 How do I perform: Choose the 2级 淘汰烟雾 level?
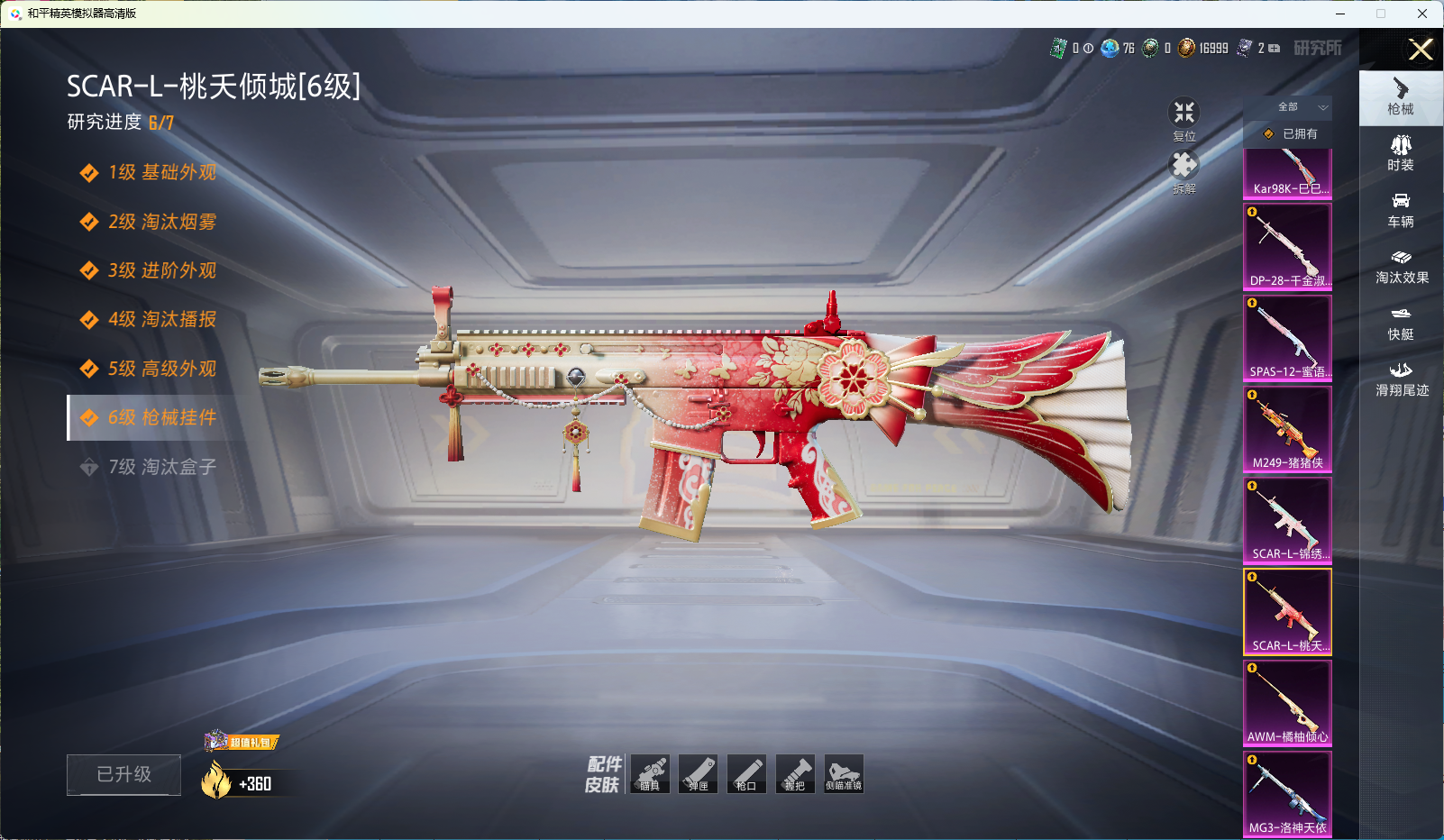coord(162,222)
